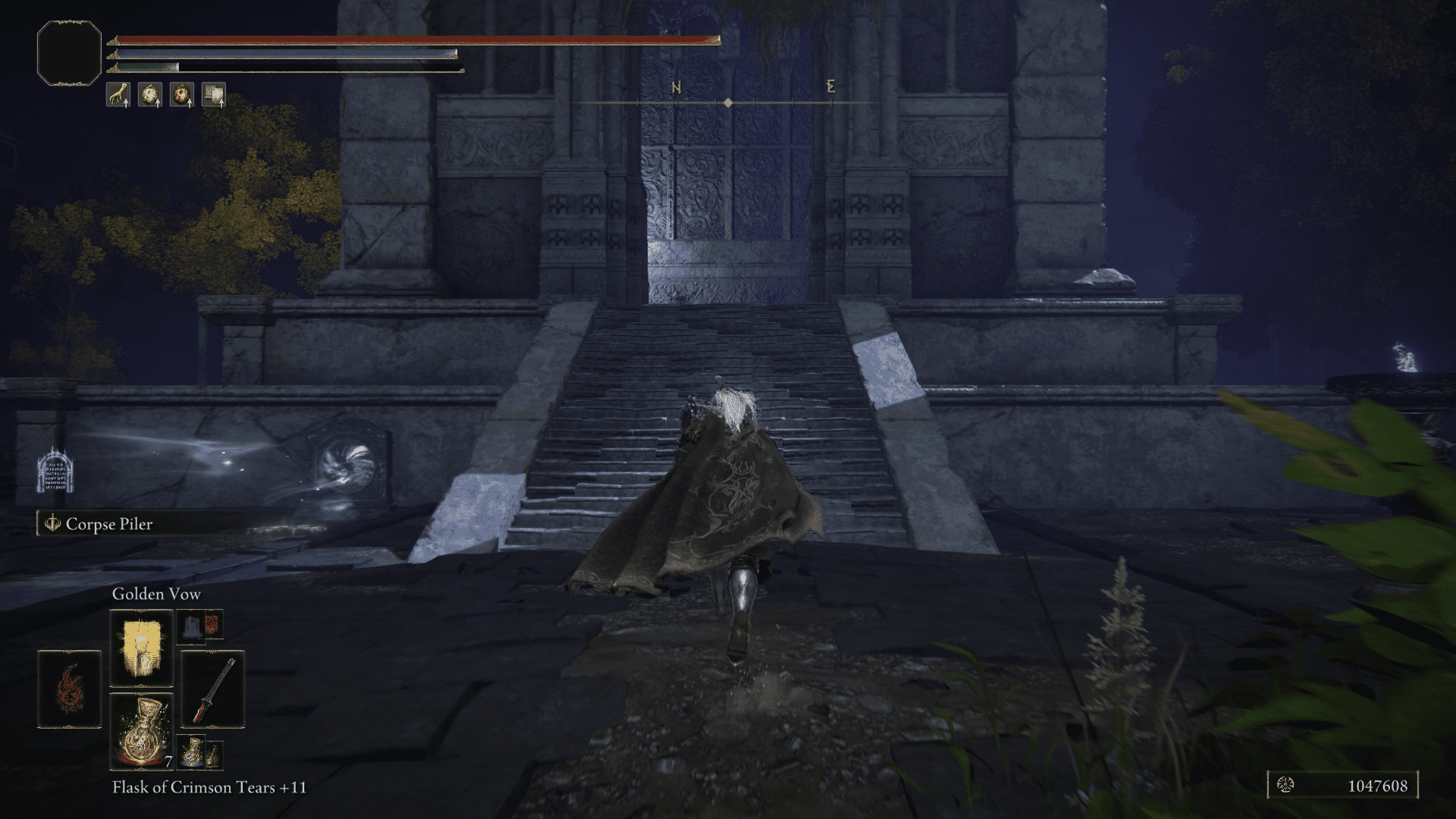
Task: Click the rightmost shield-shaped buff icon
Action: tap(214, 95)
